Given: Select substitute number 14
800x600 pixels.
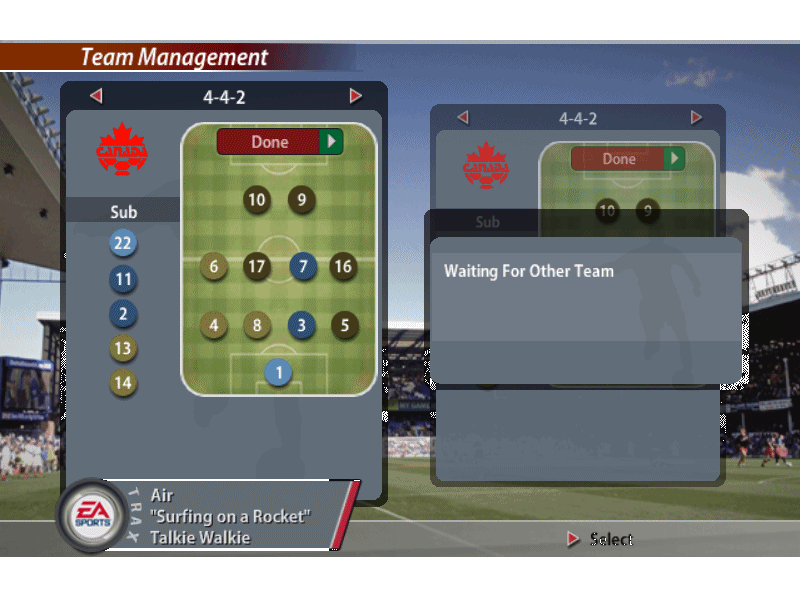Looking at the screenshot, I should [x=123, y=383].
